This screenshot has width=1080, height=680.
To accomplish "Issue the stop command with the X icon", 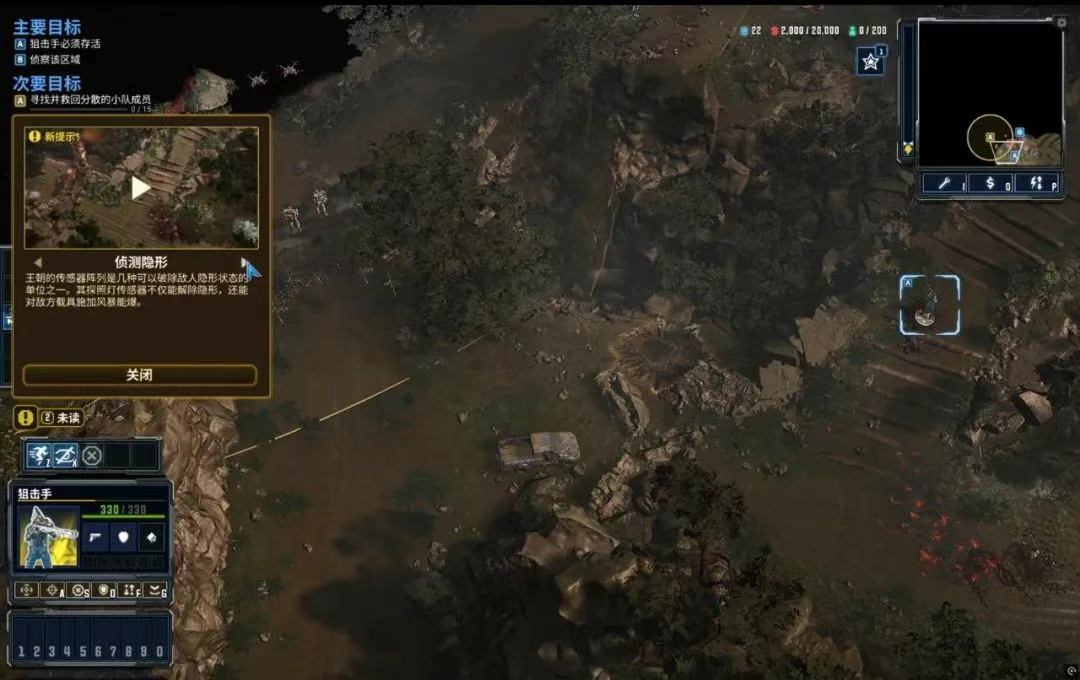I will (x=80, y=590).
